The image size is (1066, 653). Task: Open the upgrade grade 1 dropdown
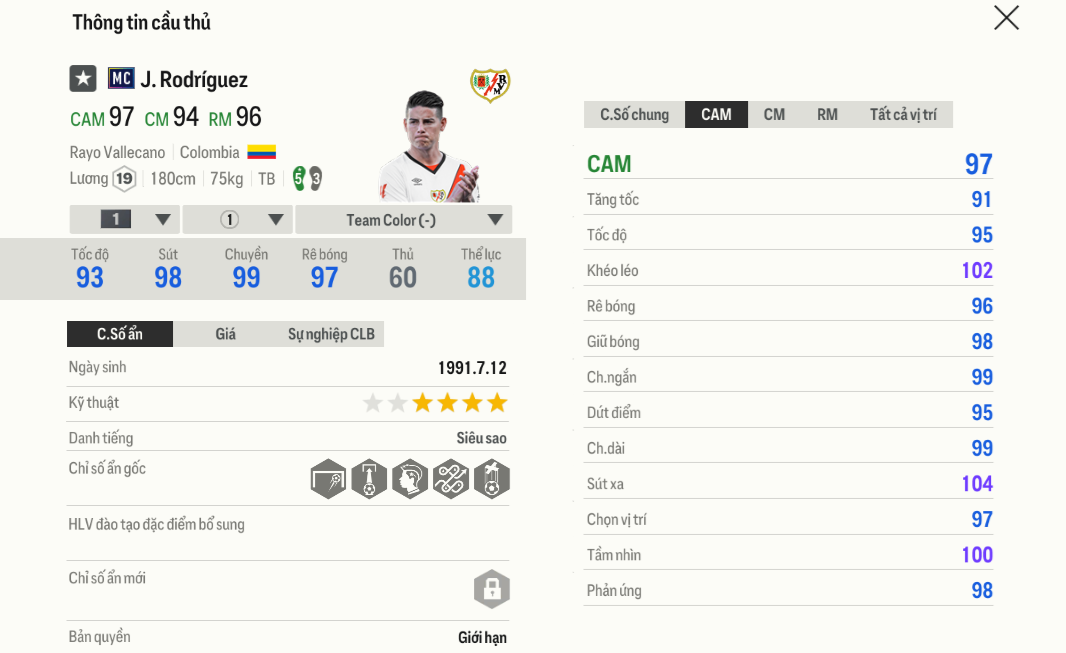click(125, 220)
